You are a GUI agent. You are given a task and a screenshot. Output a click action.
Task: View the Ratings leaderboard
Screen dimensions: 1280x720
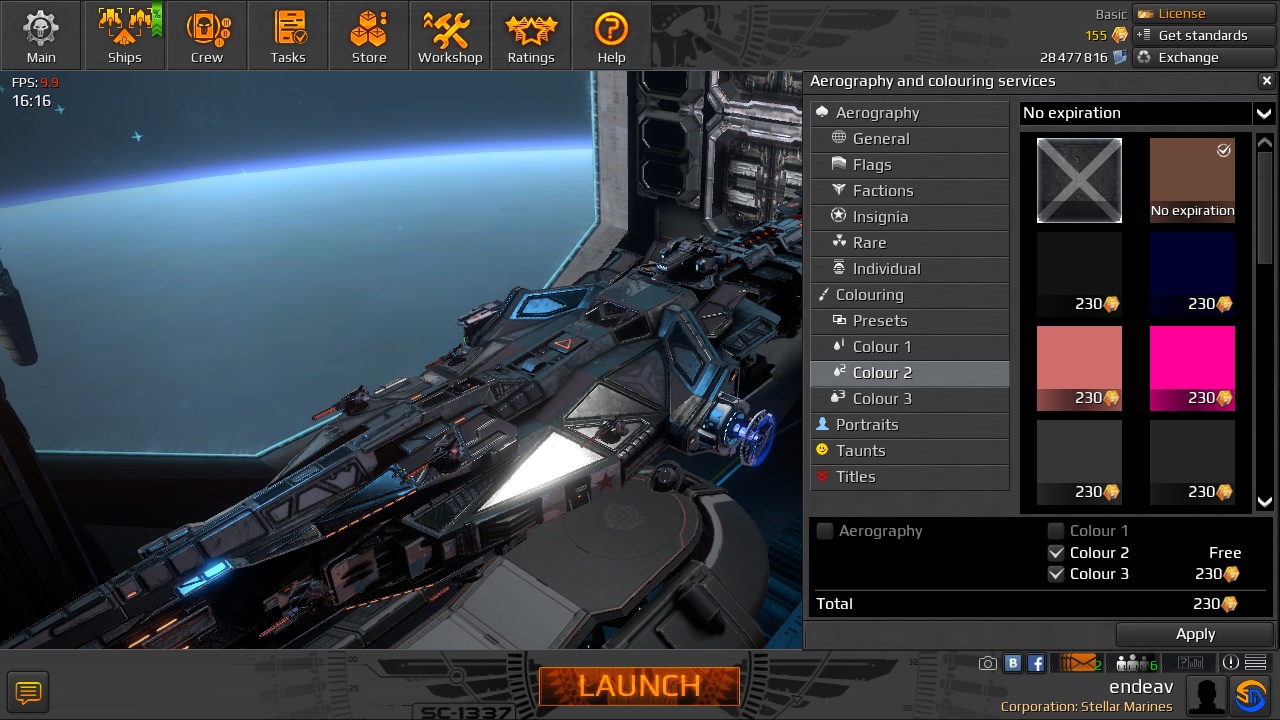530,35
